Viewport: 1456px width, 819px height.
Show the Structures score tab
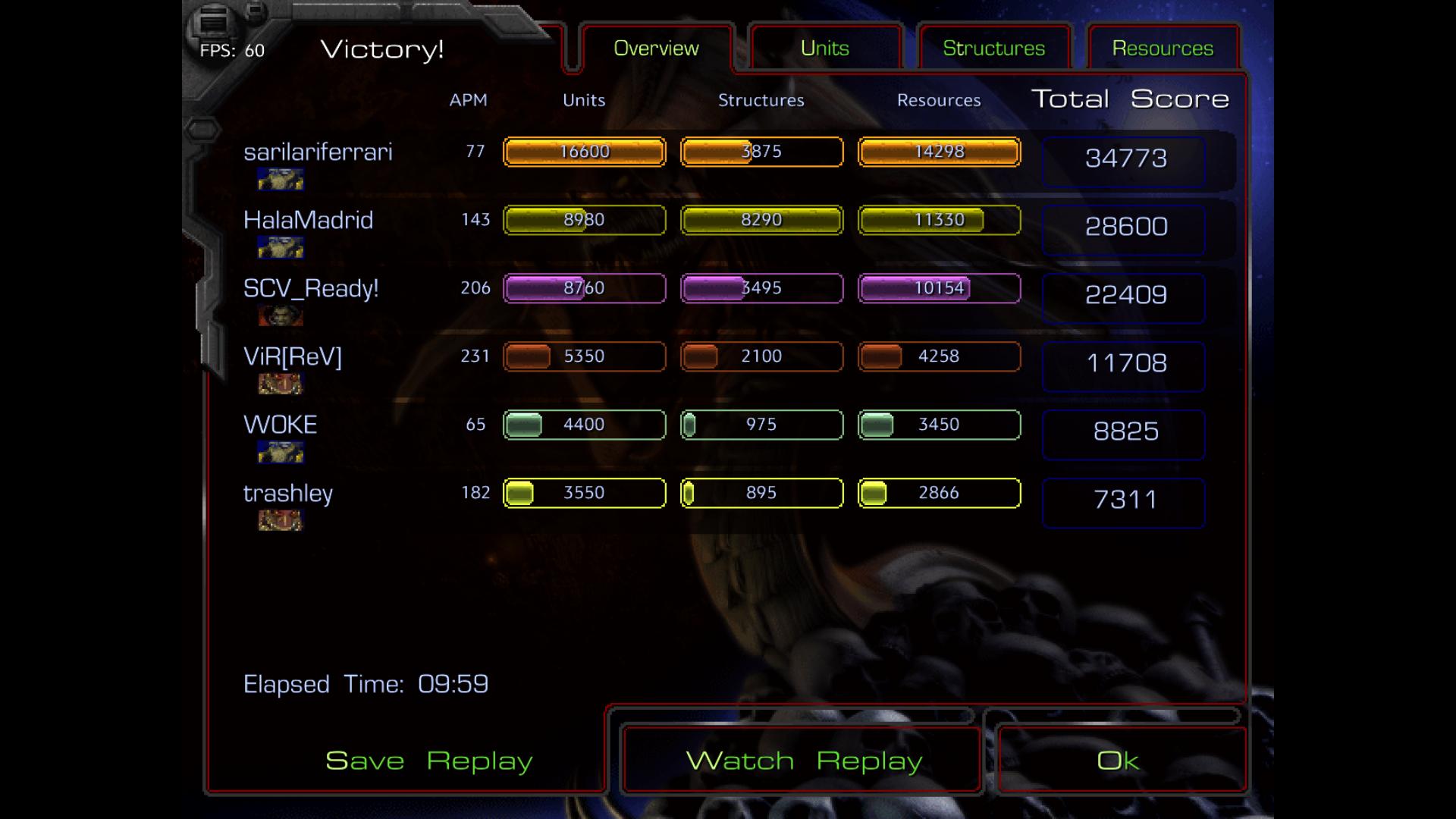click(x=993, y=49)
